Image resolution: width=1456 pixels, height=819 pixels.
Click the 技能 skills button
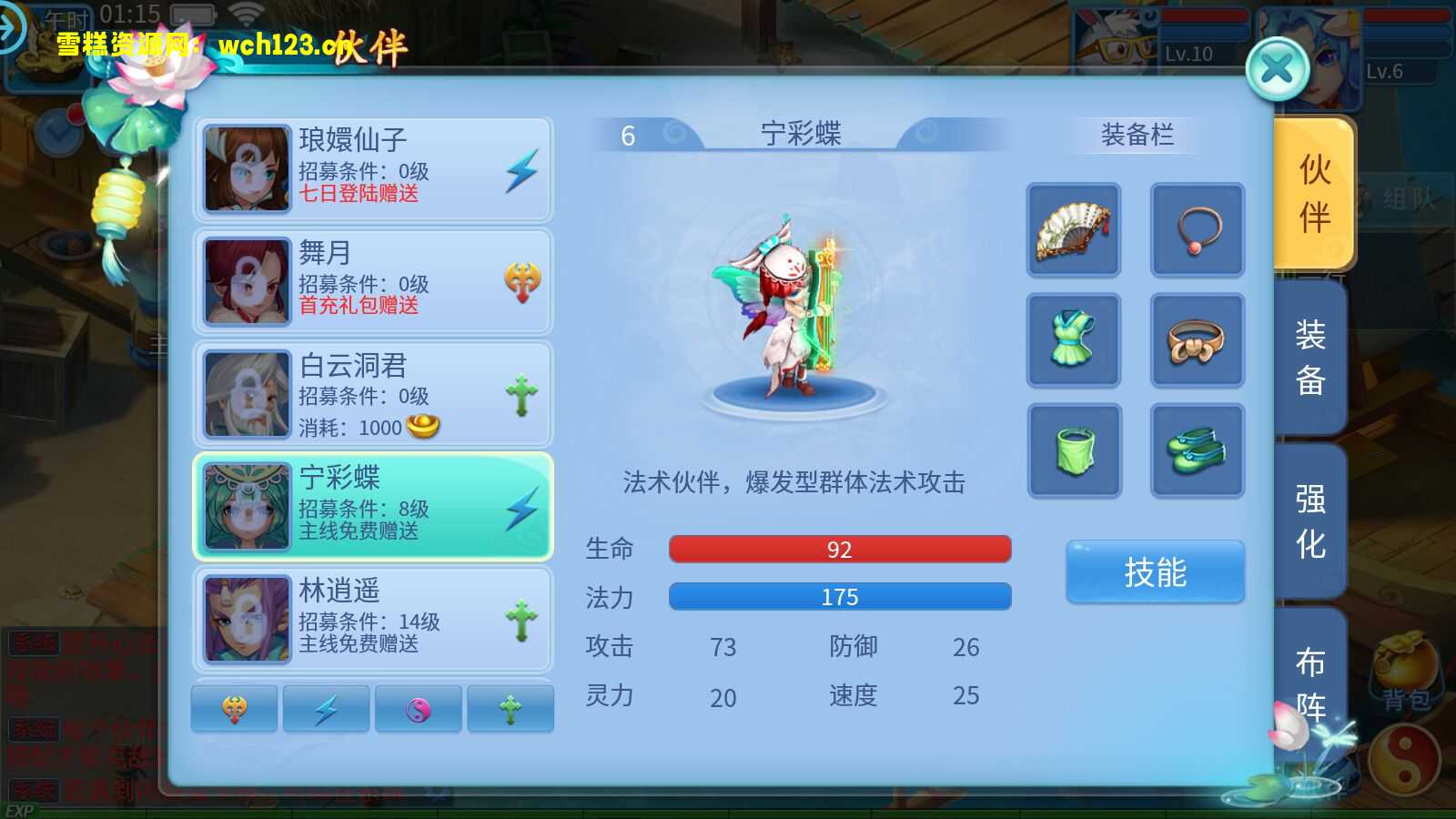(1155, 571)
